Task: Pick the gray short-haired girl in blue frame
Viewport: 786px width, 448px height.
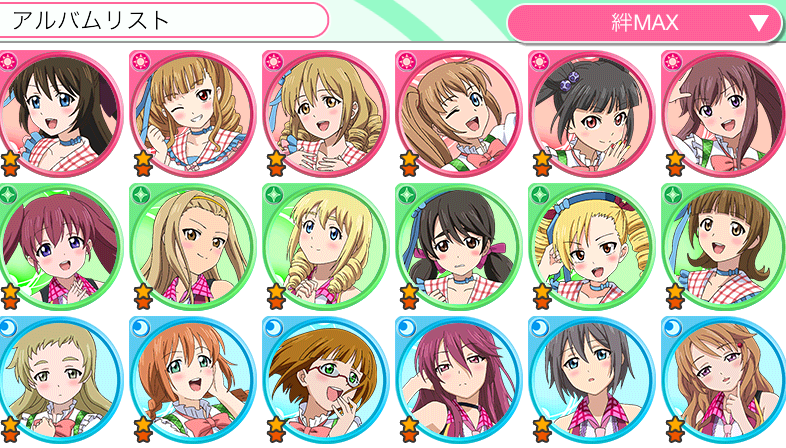Action: (x=590, y=378)
